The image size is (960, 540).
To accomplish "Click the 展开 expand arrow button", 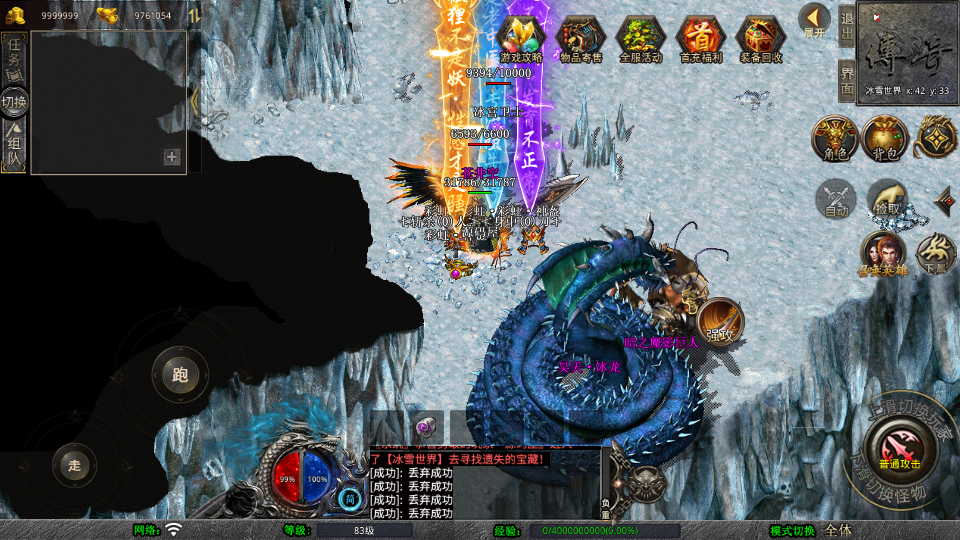I will [815, 19].
